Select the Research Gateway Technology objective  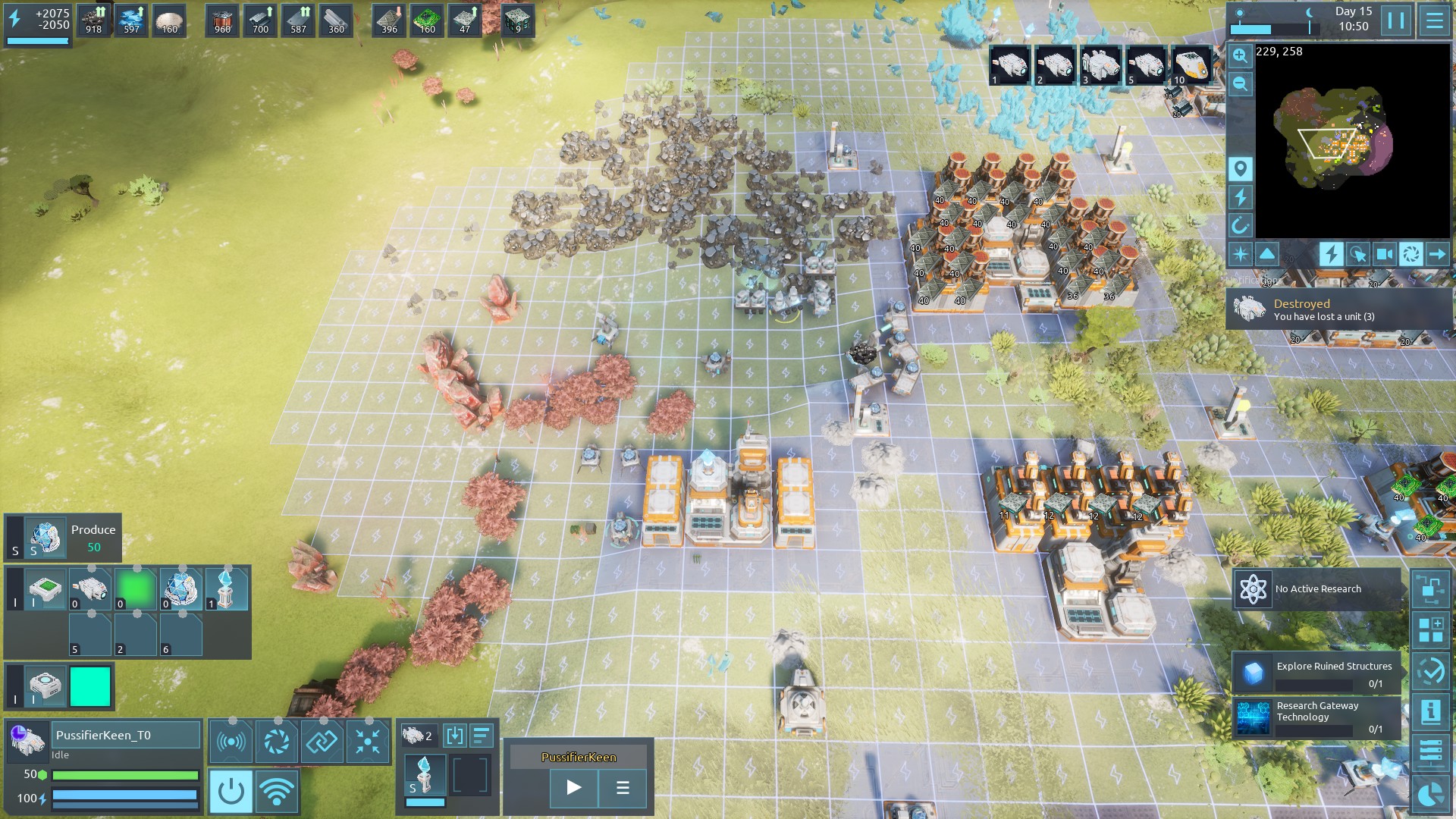1318,717
